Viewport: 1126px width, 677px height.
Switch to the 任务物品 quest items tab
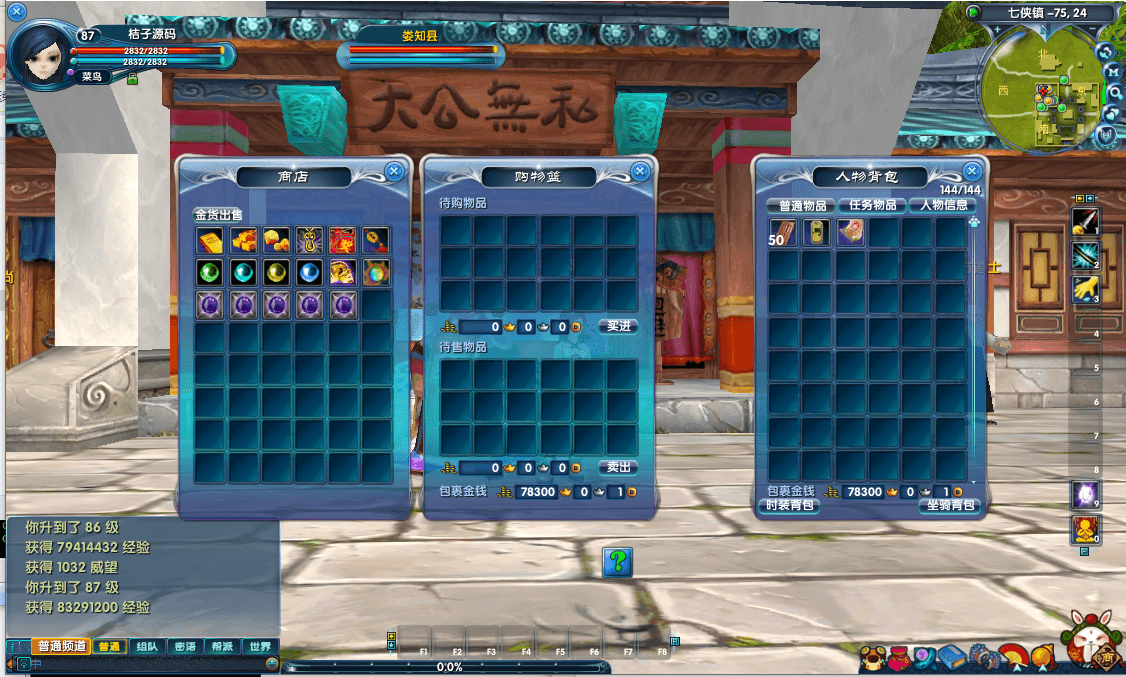point(872,205)
